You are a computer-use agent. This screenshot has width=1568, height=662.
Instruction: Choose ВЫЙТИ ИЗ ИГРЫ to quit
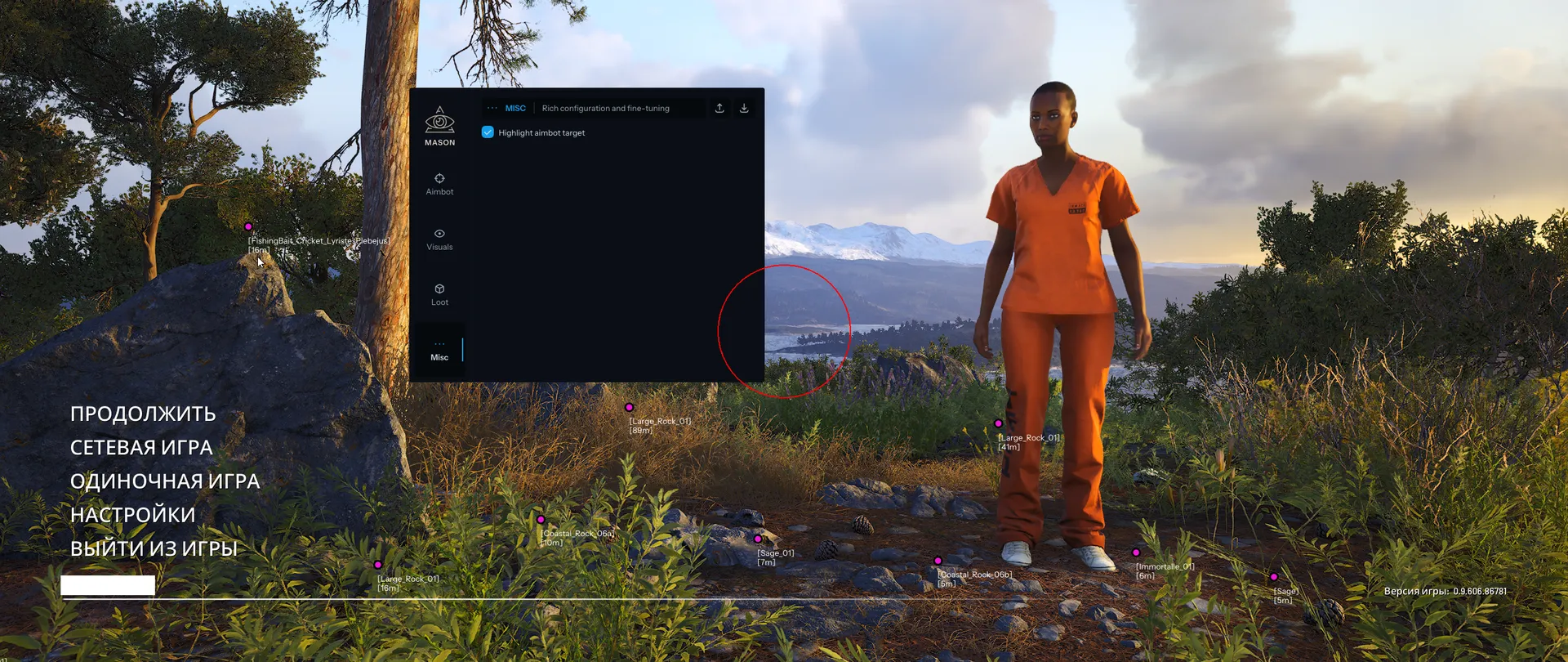tap(154, 548)
